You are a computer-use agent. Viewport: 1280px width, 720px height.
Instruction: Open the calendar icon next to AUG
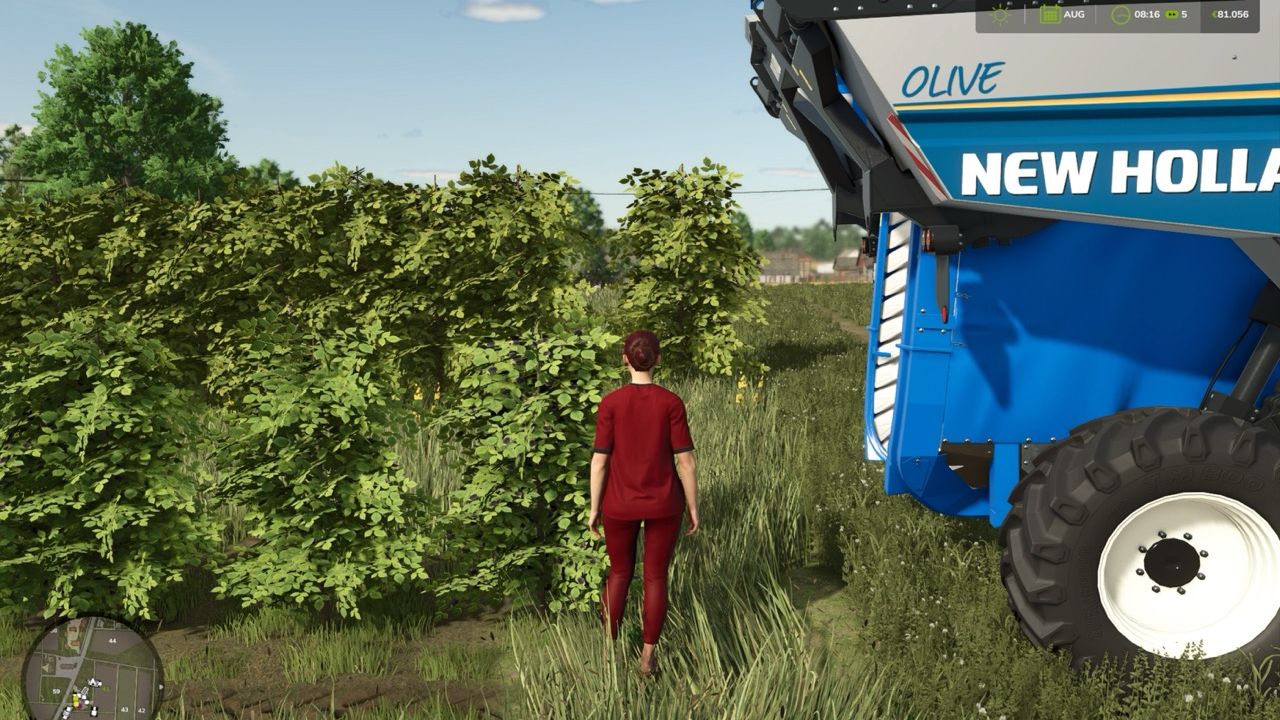click(x=1050, y=15)
